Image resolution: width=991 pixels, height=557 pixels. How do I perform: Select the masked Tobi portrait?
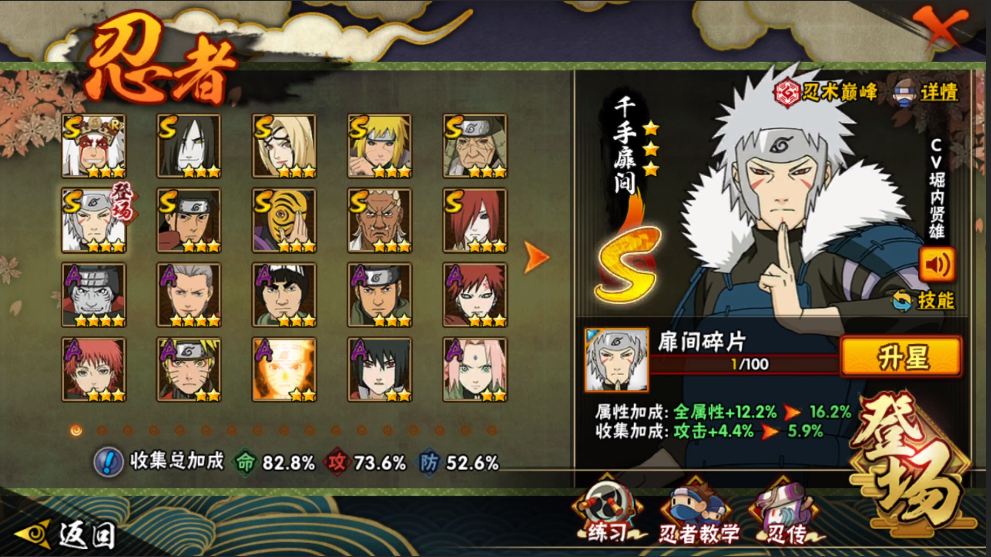(x=284, y=220)
